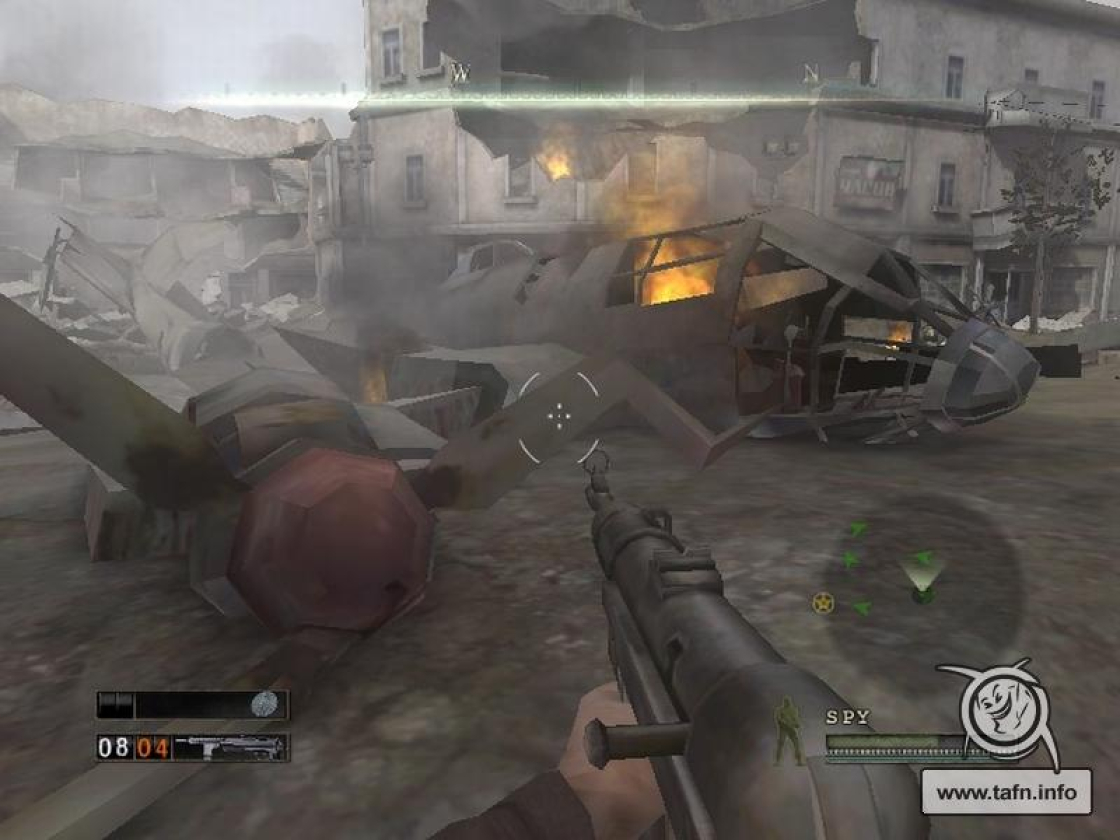Screen dimensions: 1120x840
Task: Click the grenade icon in the HUD panel
Action: pyautogui.click(x=264, y=704)
